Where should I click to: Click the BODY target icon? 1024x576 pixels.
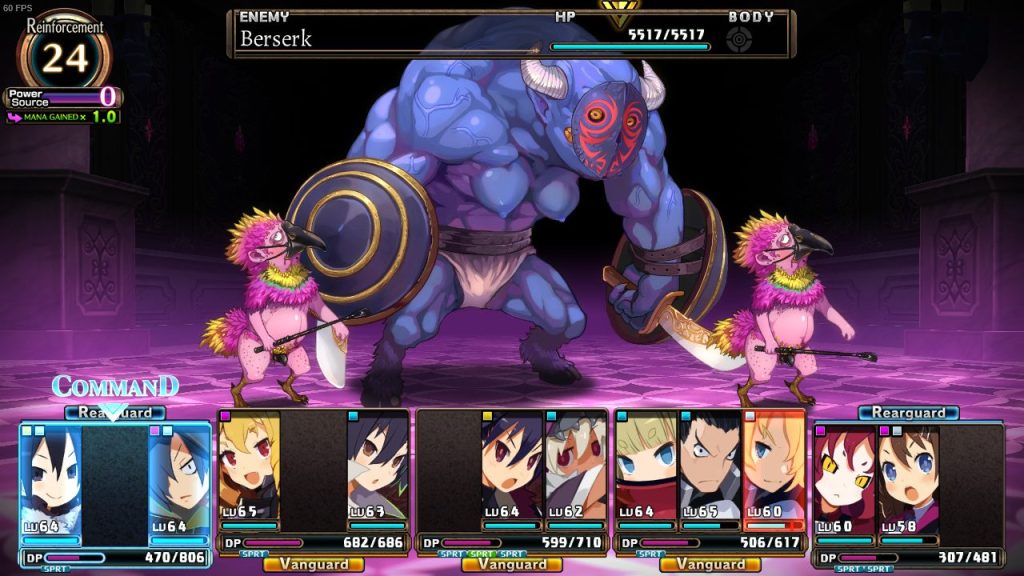(740, 40)
